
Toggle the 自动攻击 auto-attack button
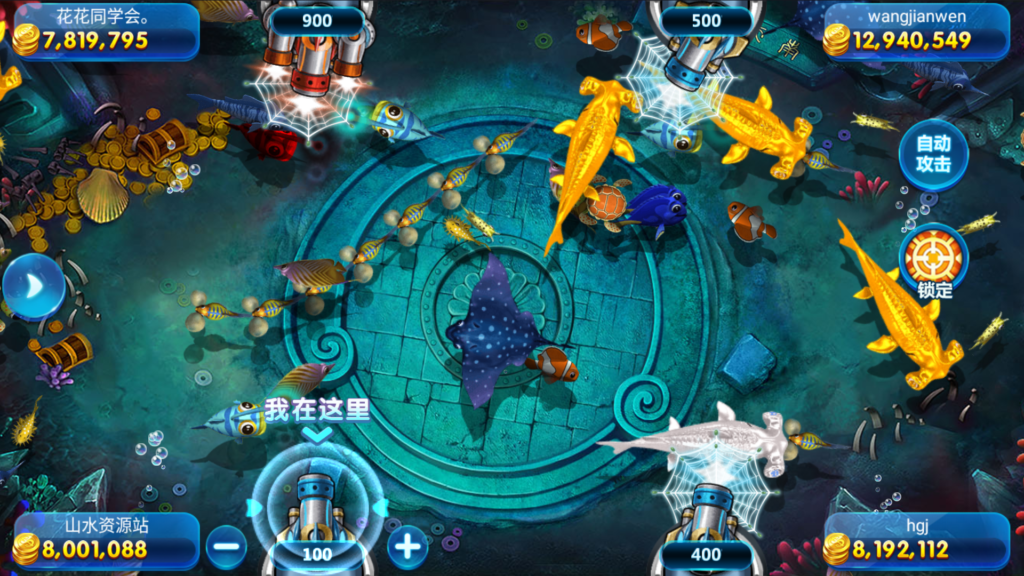click(933, 154)
